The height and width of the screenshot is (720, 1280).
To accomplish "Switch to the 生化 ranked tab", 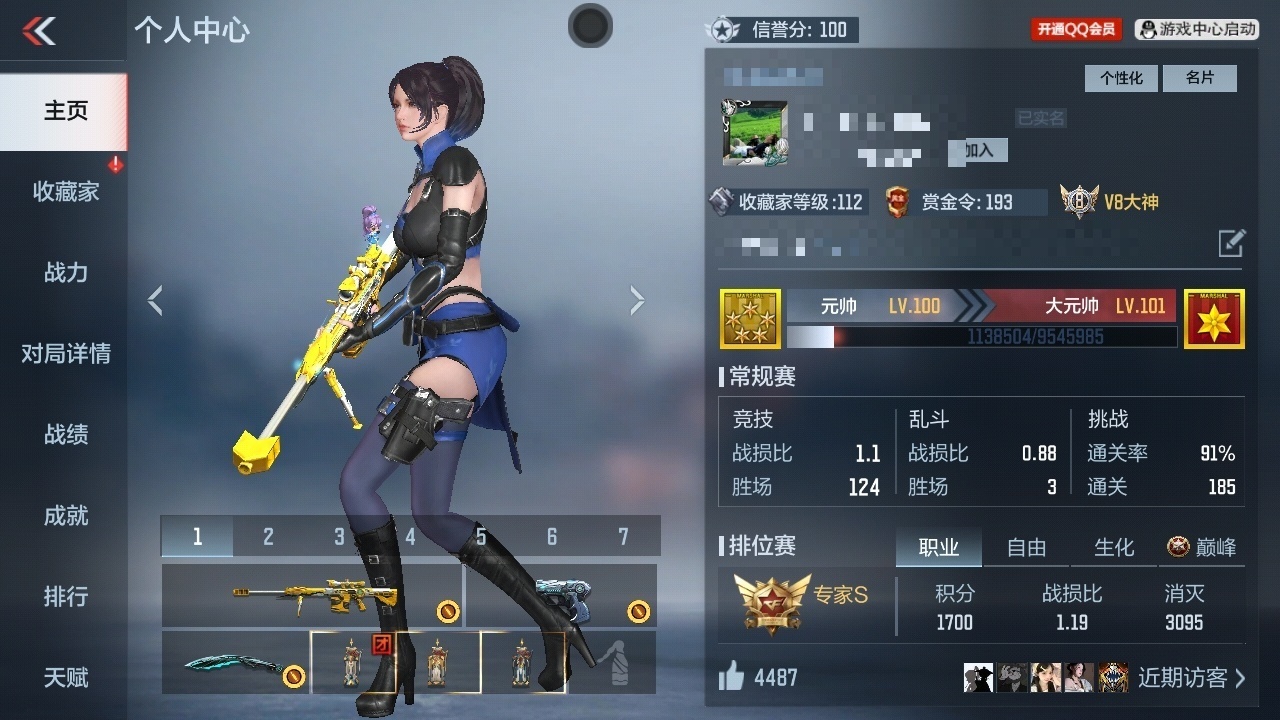I will 1114,547.
